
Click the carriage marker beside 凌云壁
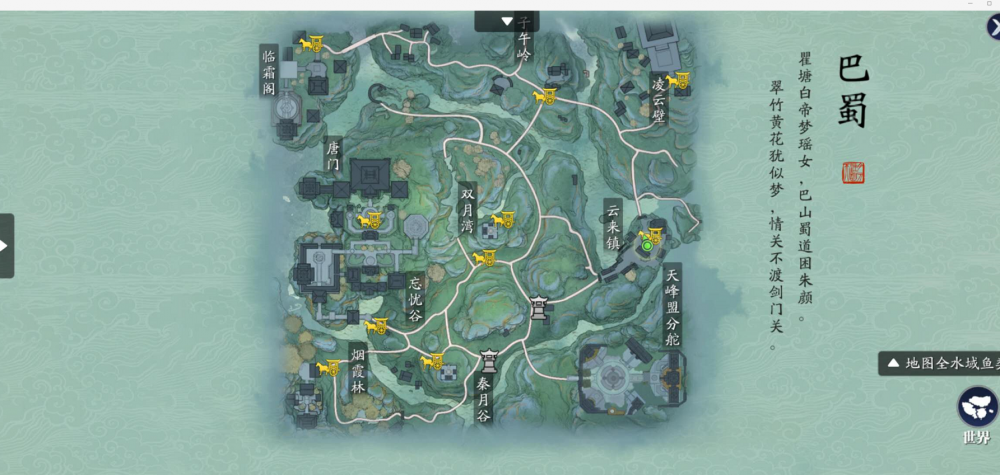[680, 81]
